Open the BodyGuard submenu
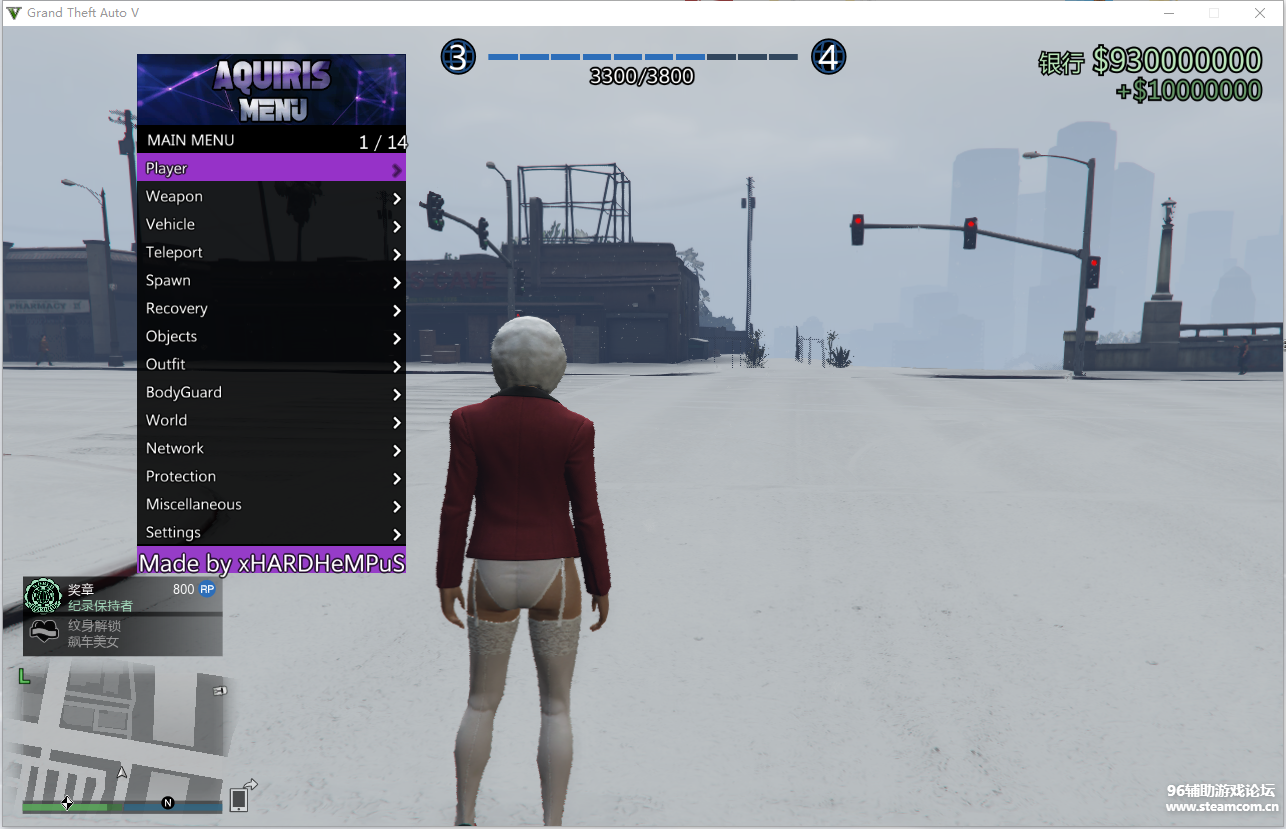The image size is (1286, 829). [x=271, y=393]
